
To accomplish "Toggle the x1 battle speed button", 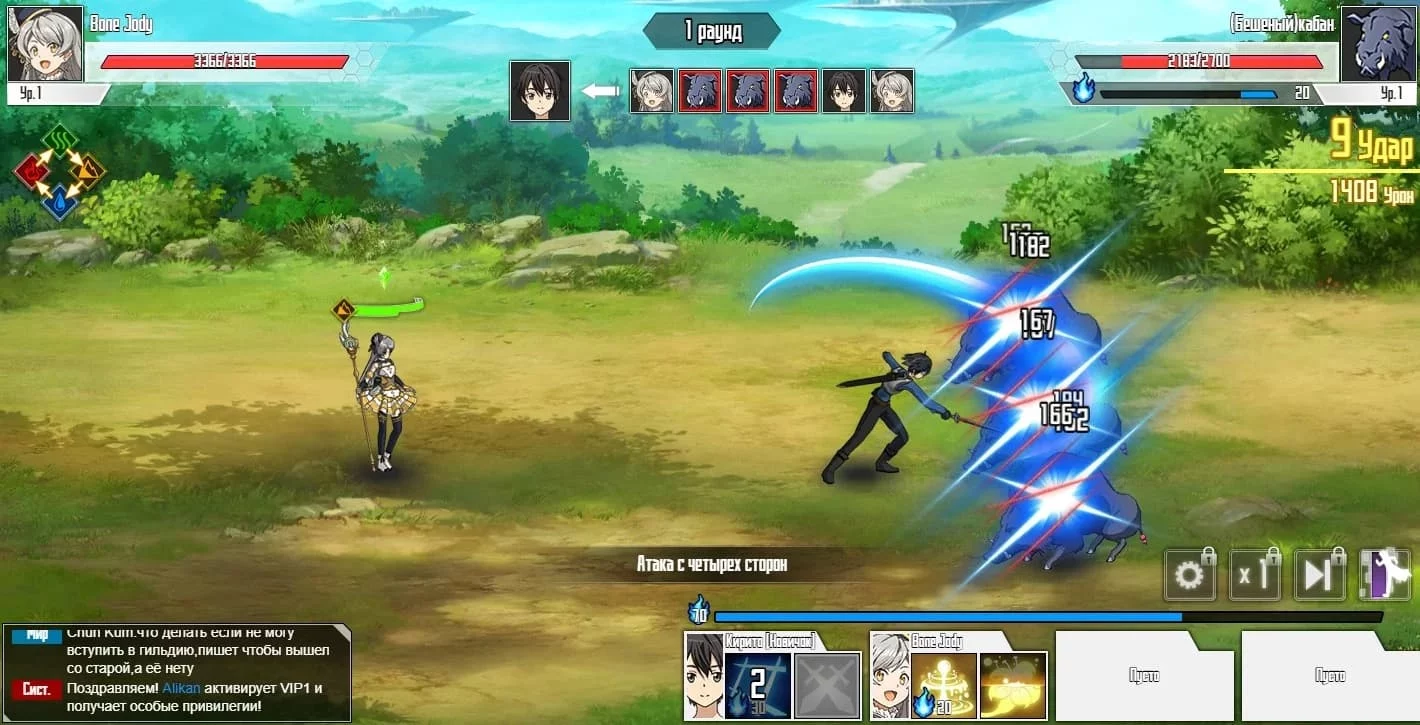I will point(1255,576).
